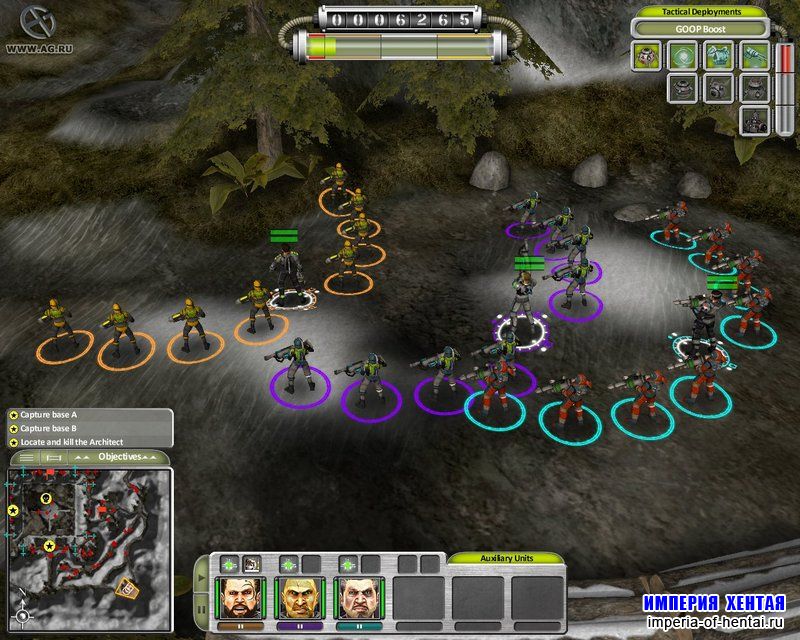
Task: Choose the ladybug bot tactical deployment
Action: click(x=647, y=56)
